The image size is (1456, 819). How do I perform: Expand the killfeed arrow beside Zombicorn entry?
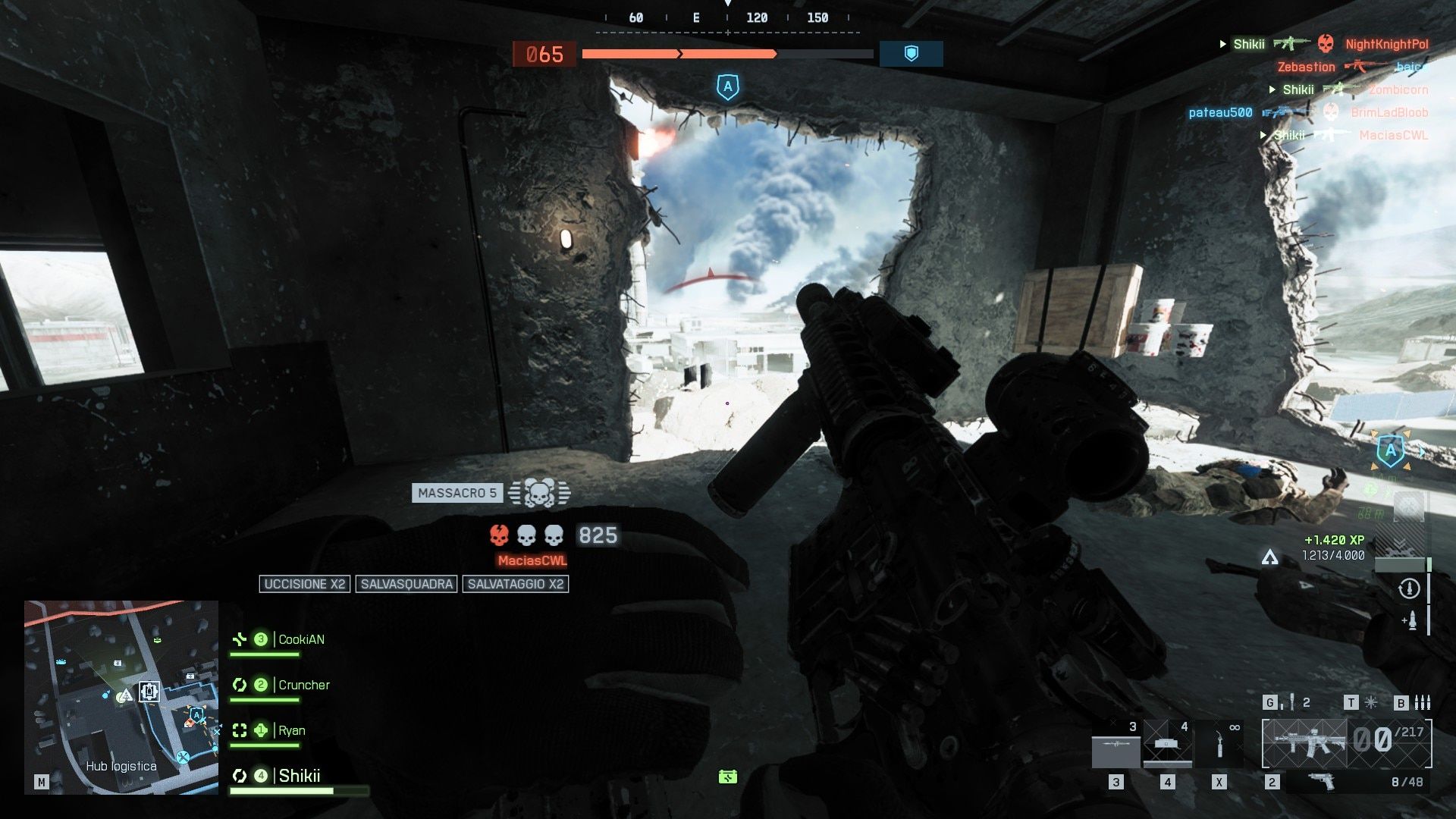click(x=1272, y=89)
